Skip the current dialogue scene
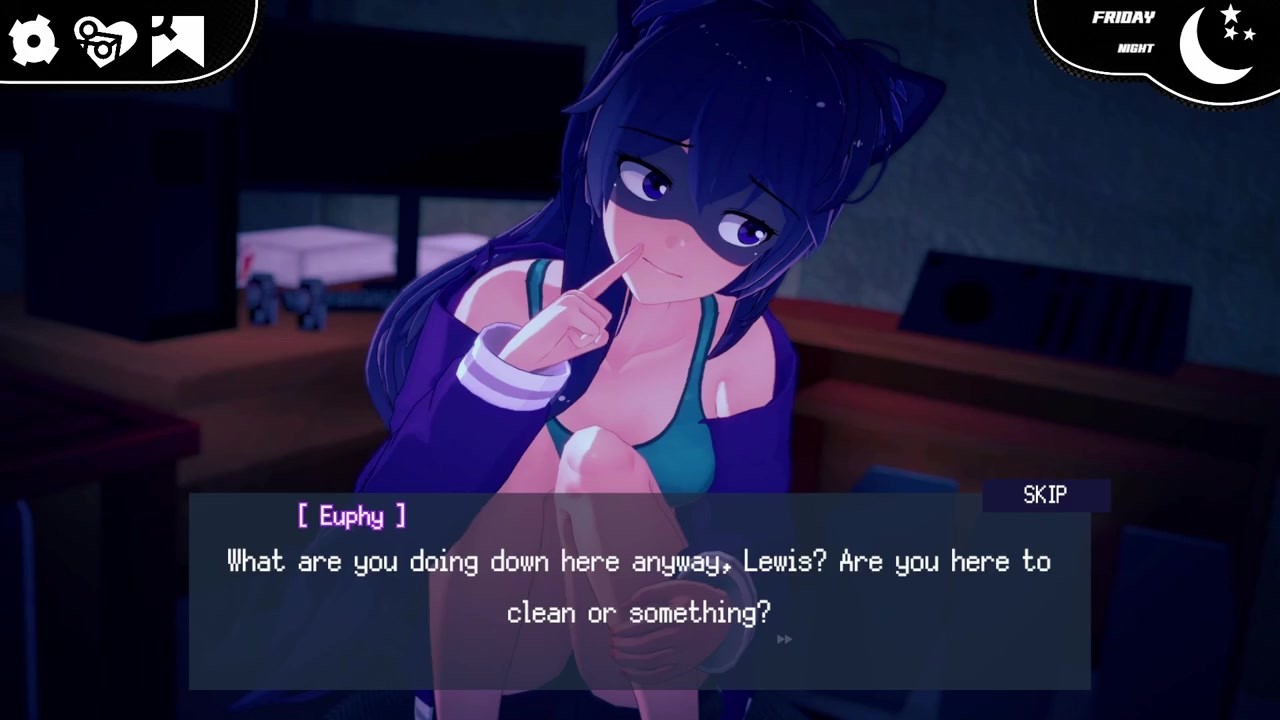 click(1045, 495)
